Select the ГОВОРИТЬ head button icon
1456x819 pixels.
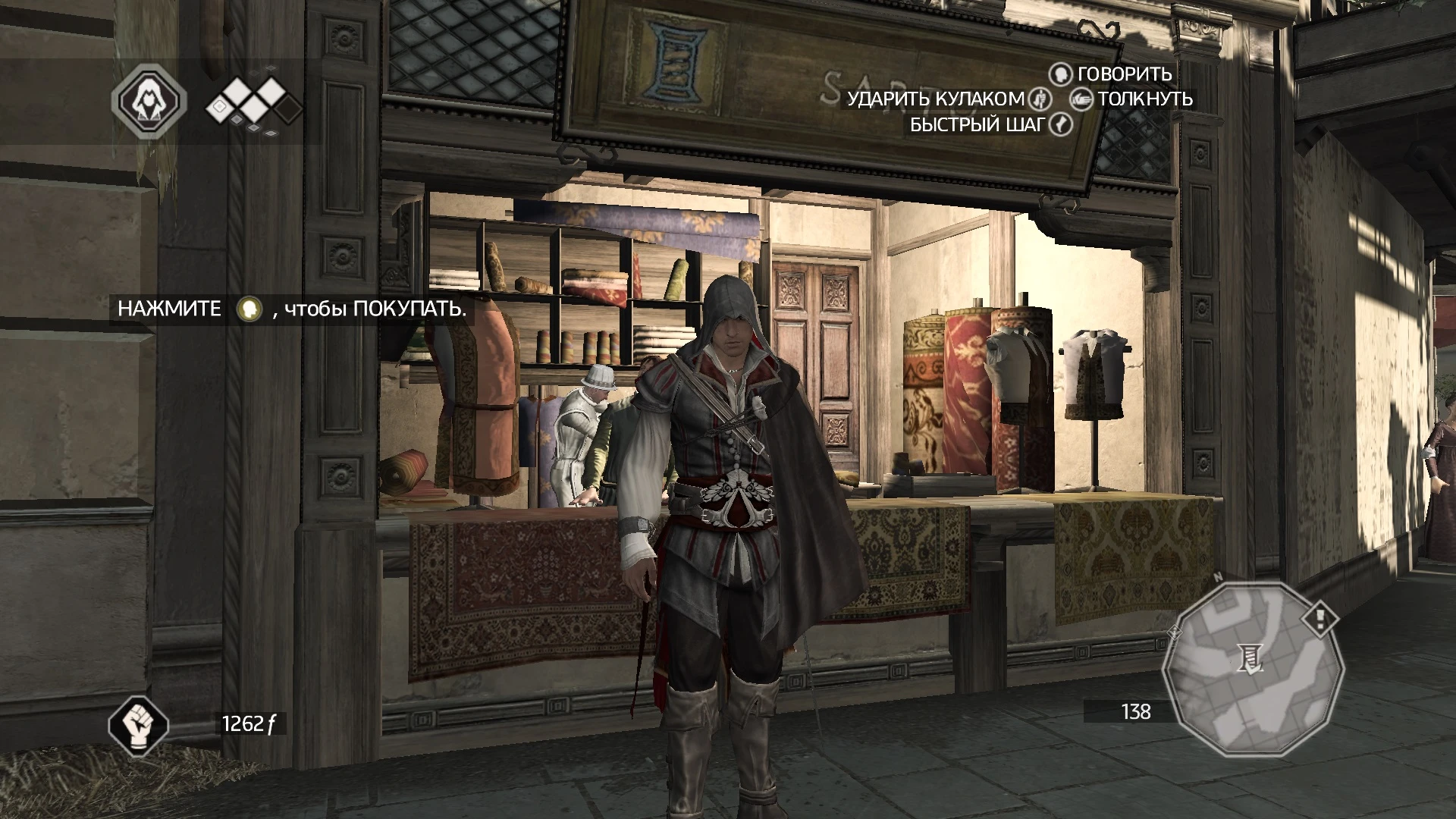(x=1062, y=75)
